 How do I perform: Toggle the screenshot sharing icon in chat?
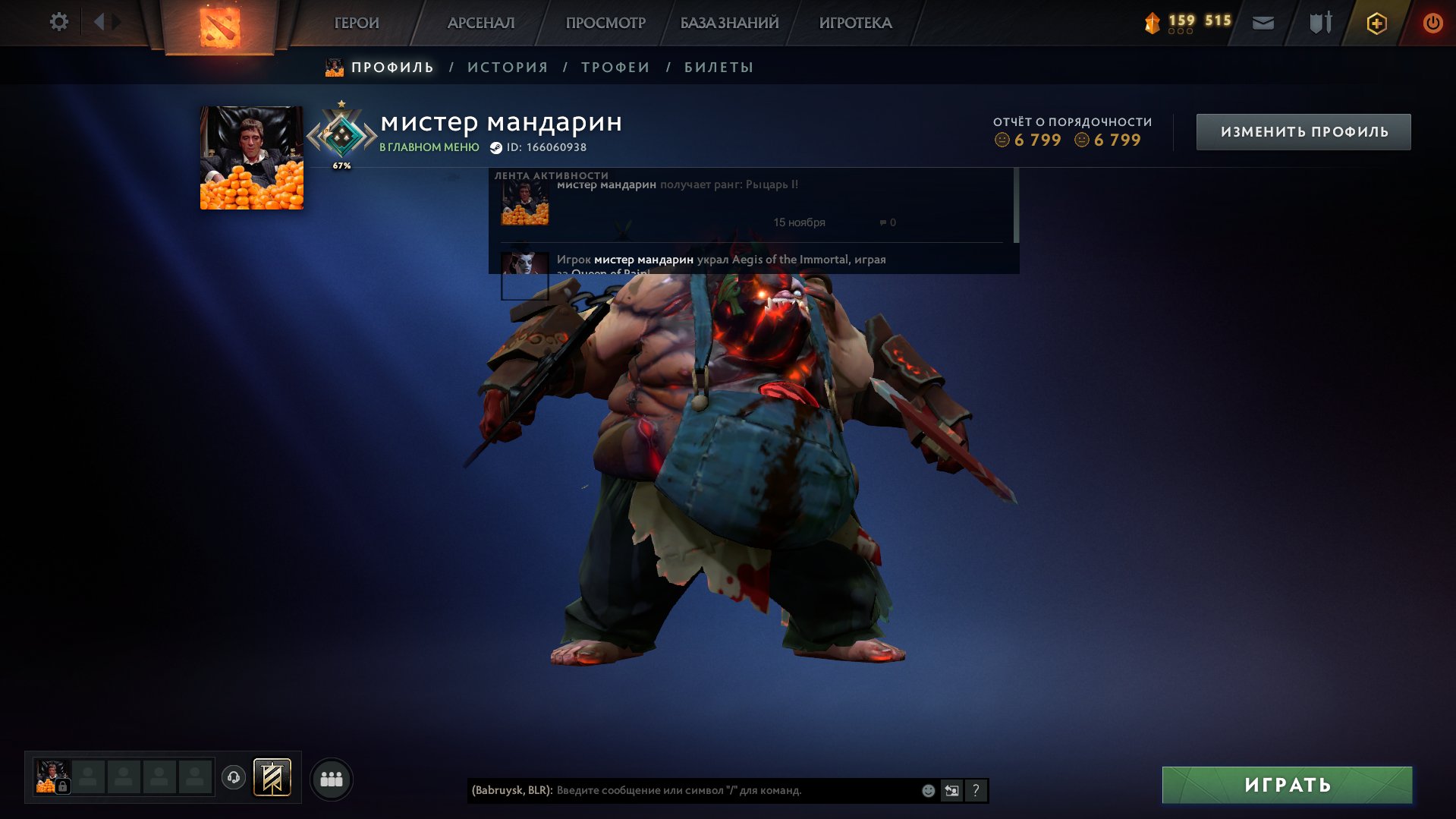point(952,790)
